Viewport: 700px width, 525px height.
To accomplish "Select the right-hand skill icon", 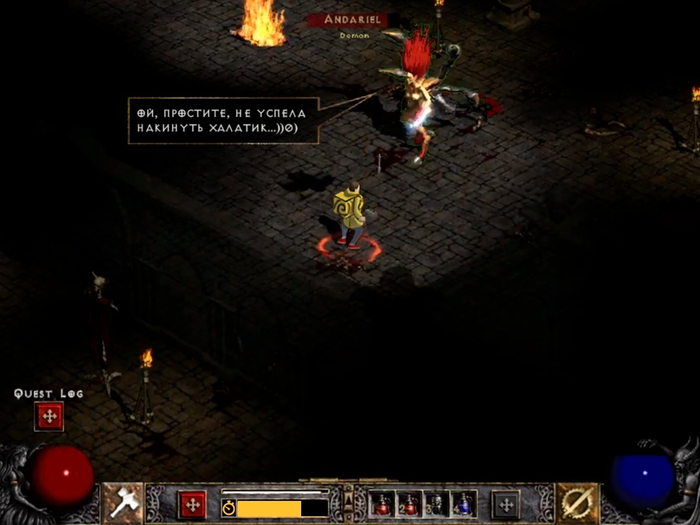I will coord(577,503).
